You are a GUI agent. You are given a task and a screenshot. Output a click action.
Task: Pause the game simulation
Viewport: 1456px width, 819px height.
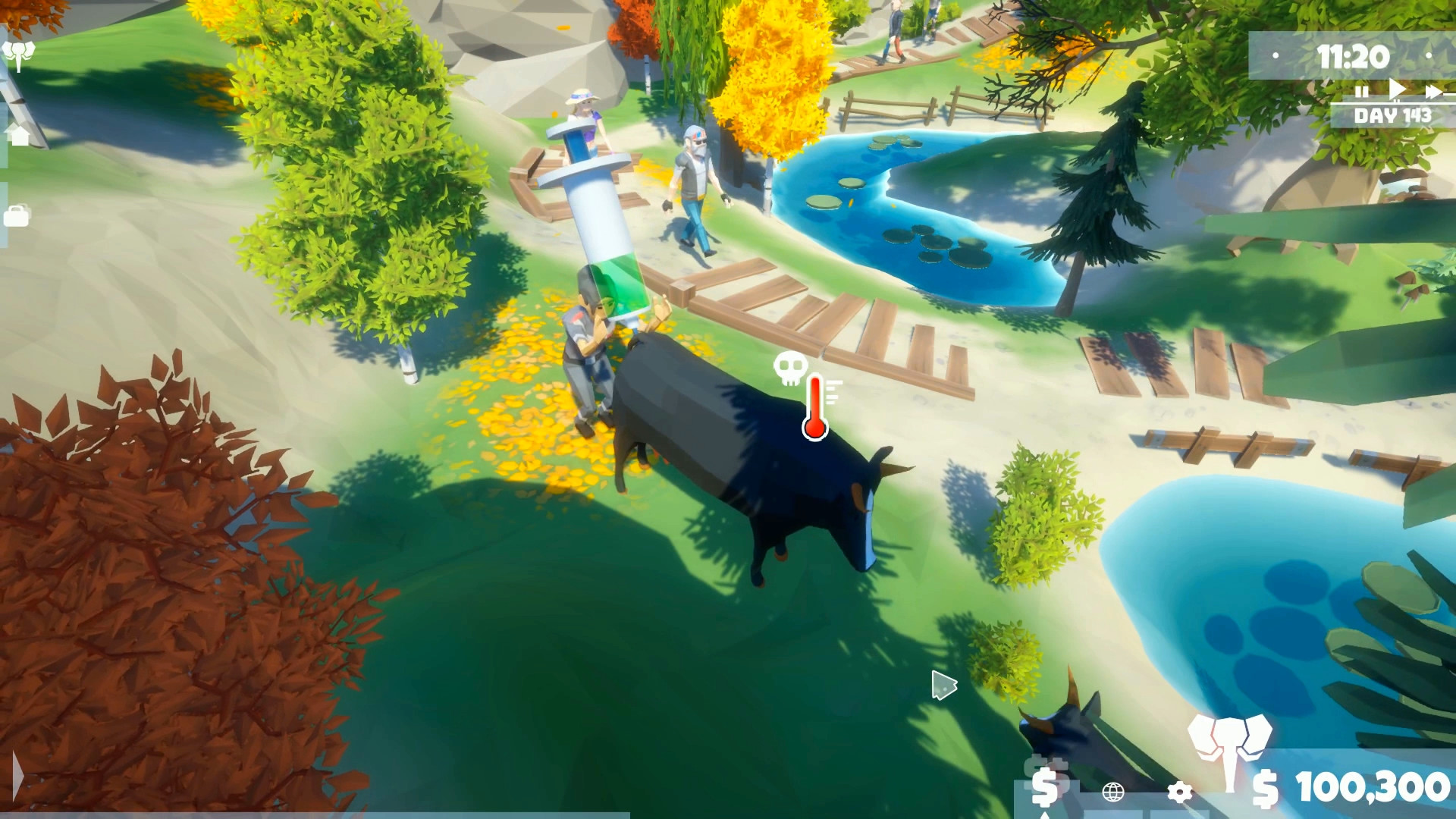(x=1361, y=93)
